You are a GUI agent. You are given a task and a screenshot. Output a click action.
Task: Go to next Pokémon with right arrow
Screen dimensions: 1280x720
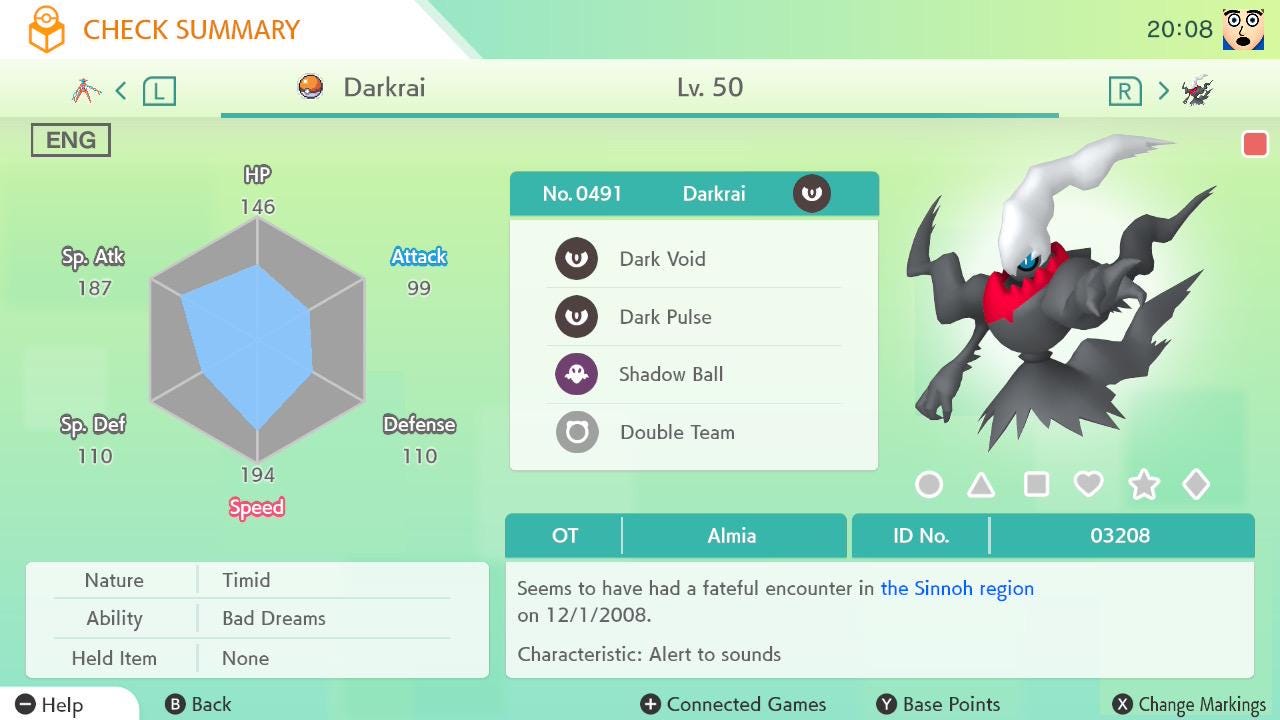tap(1163, 91)
